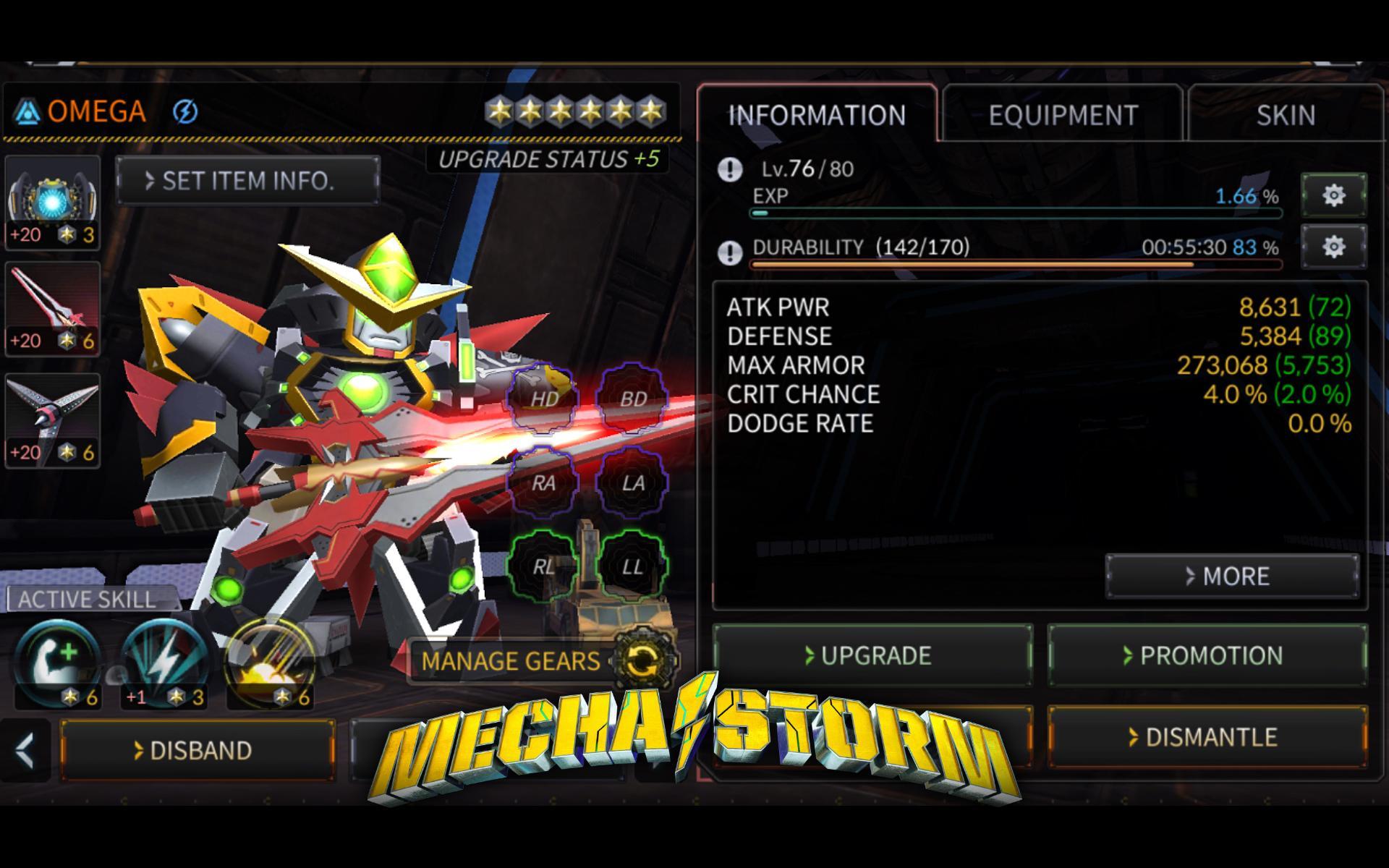Open the SKIN tab
Viewport: 1389px width, 868px height.
pyautogui.click(x=1286, y=113)
